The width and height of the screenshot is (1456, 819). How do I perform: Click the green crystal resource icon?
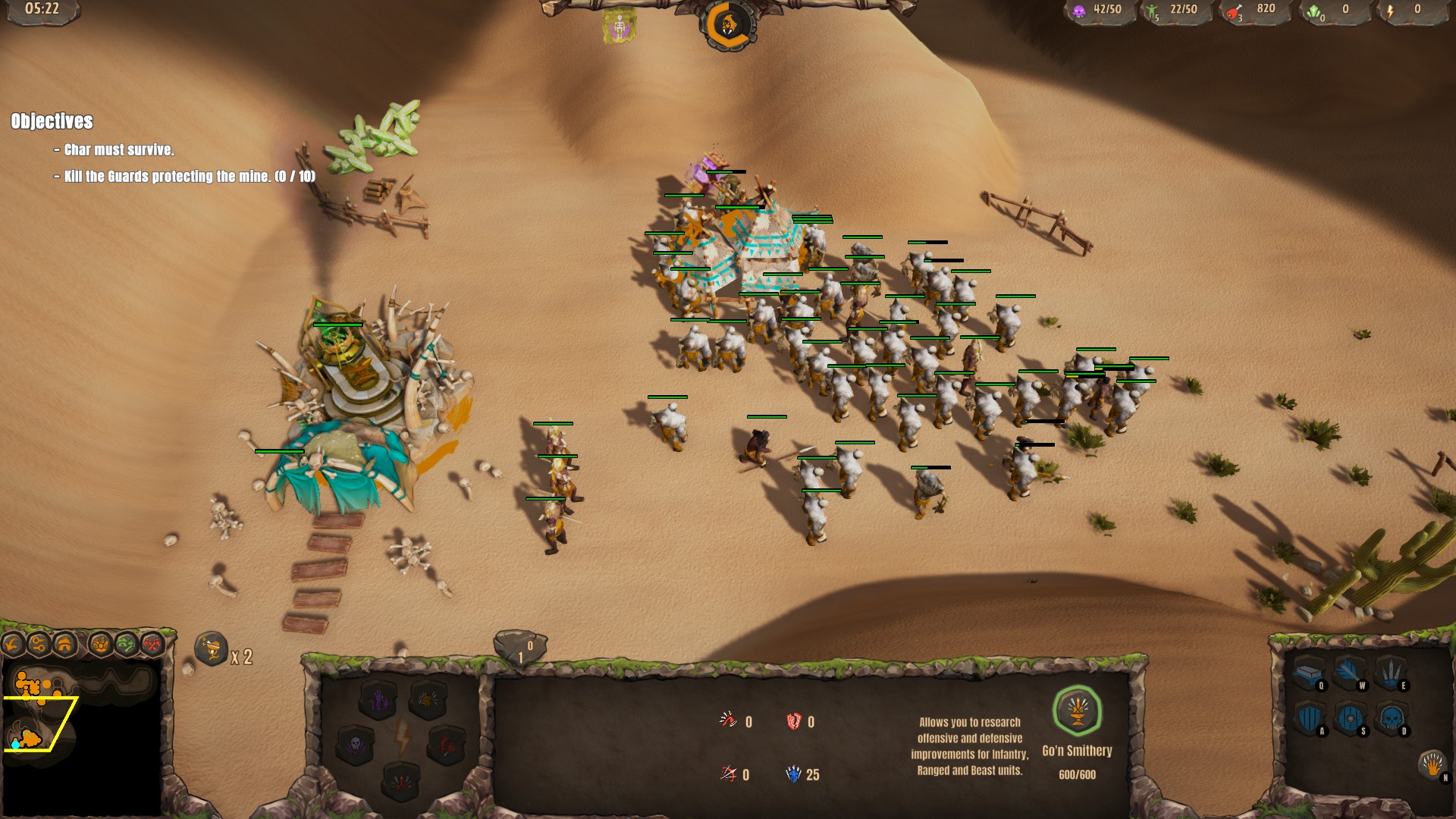coord(1314,13)
